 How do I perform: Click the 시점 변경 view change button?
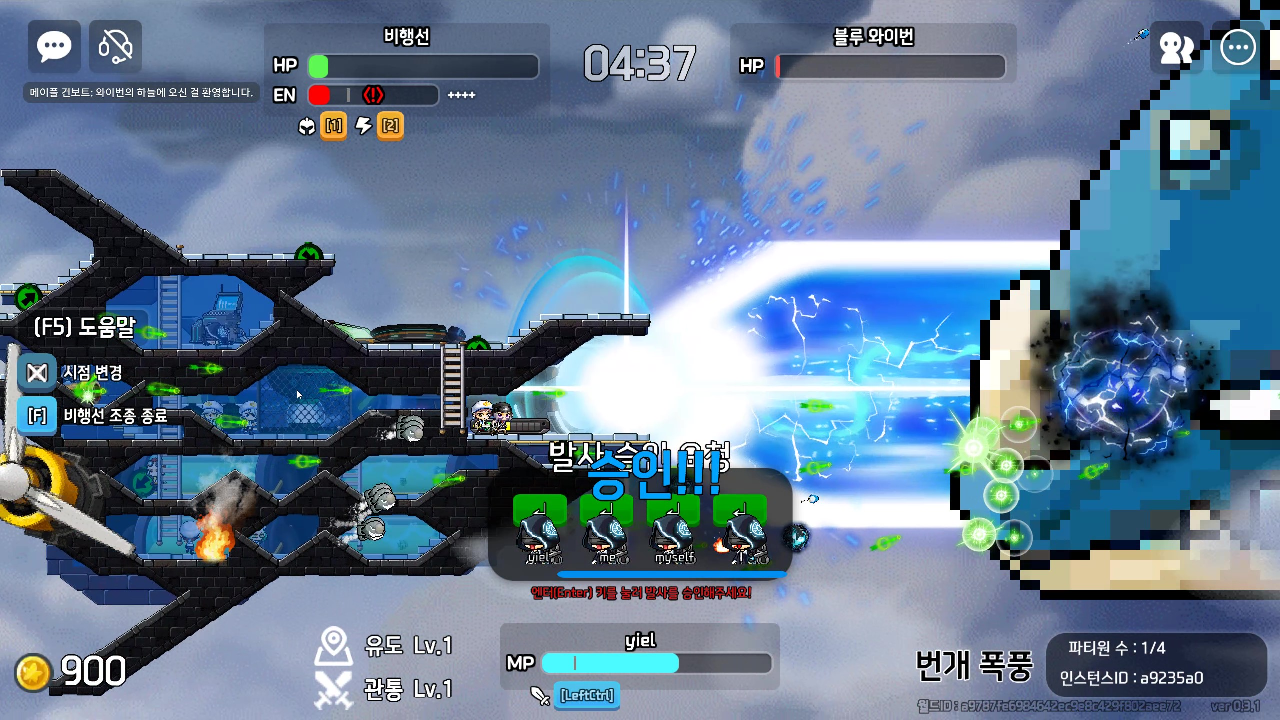pyautogui.click(x=38, y=372)
